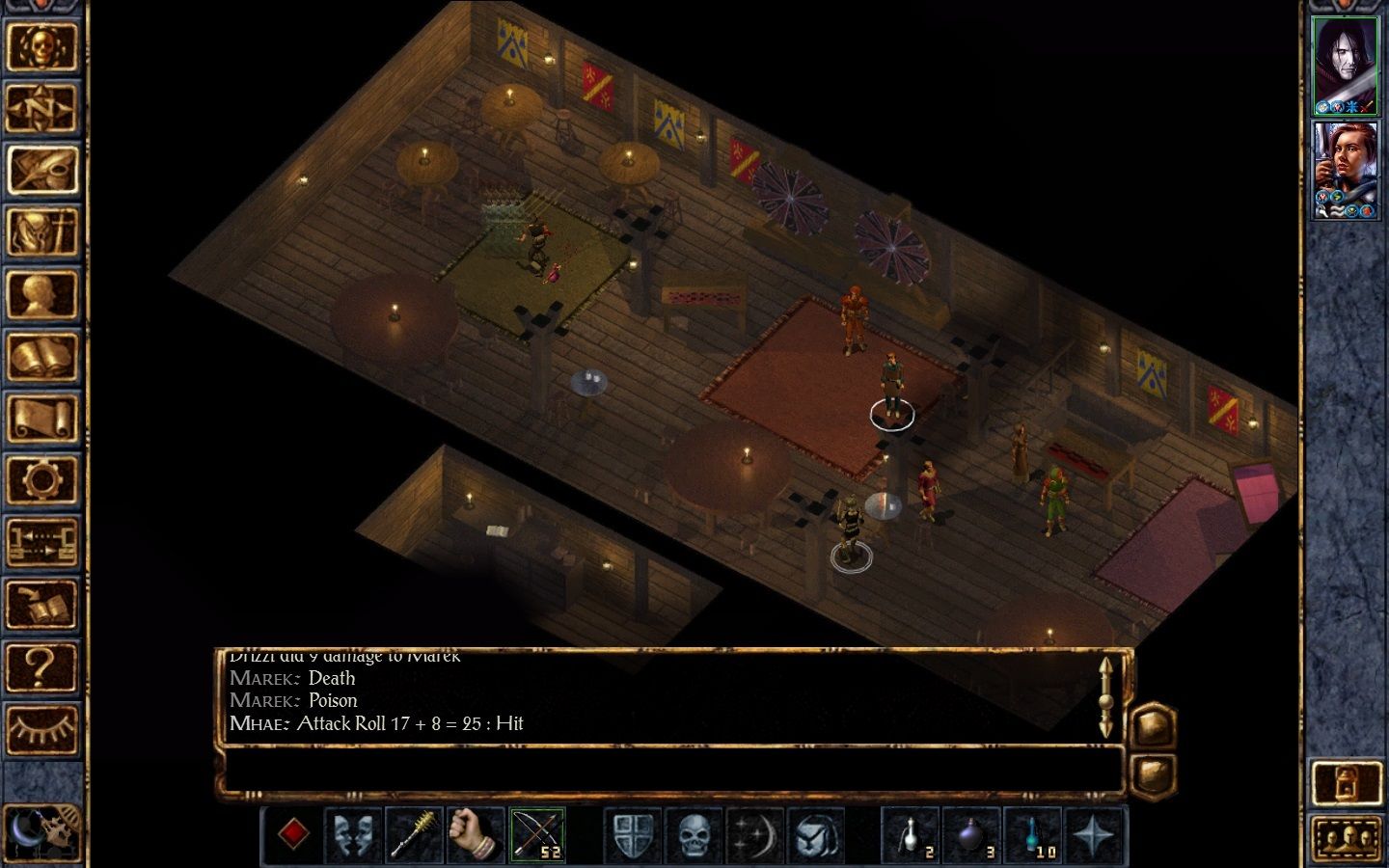Viewport: 1389px width, 868px height.
Task: Open the priest scroll button
Action: [x=41, y=419]
